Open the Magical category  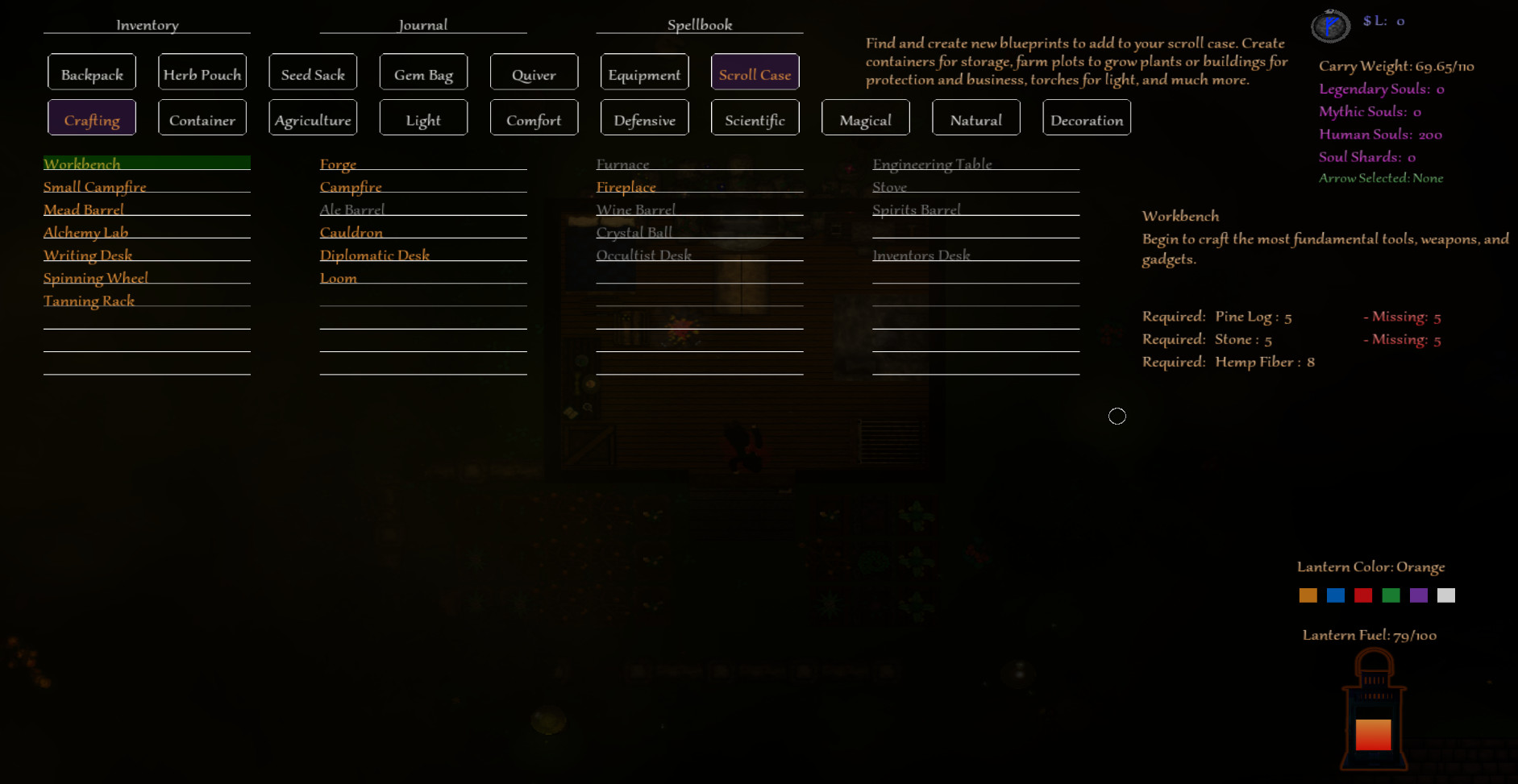[x=866, y=118]
